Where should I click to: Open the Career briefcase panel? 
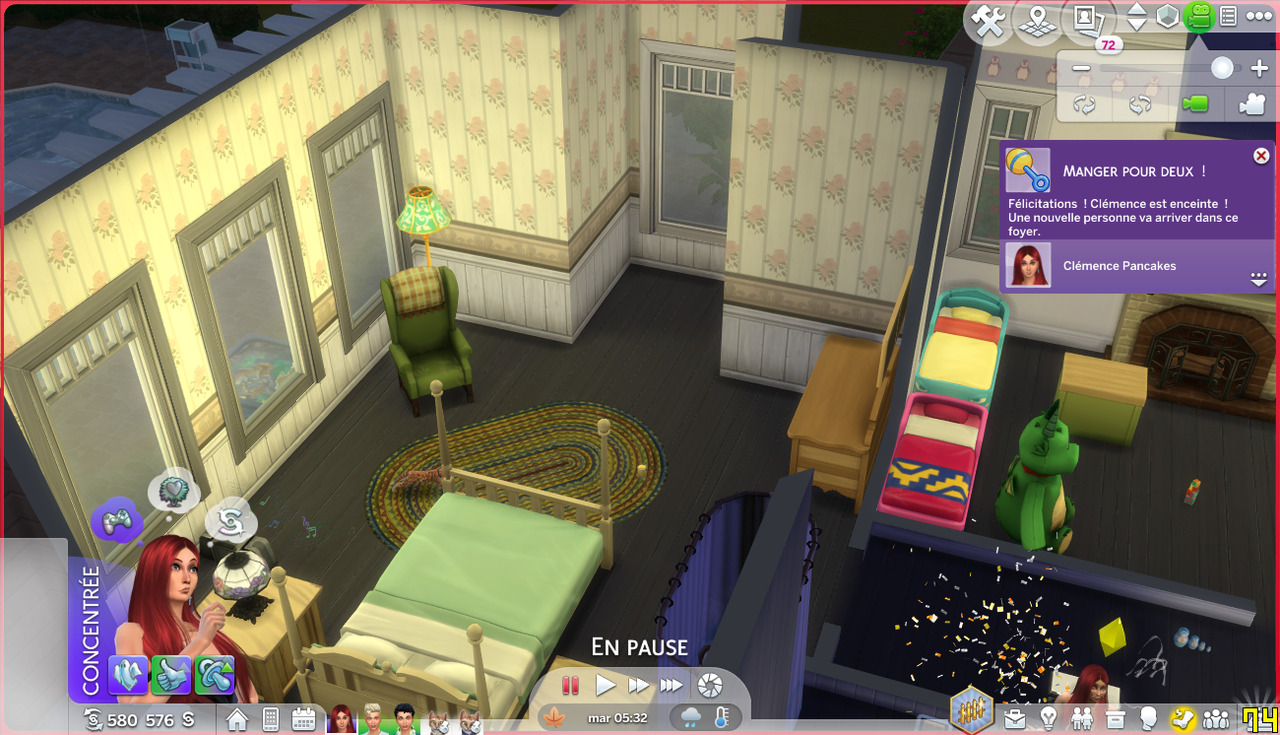point(1015,718)
